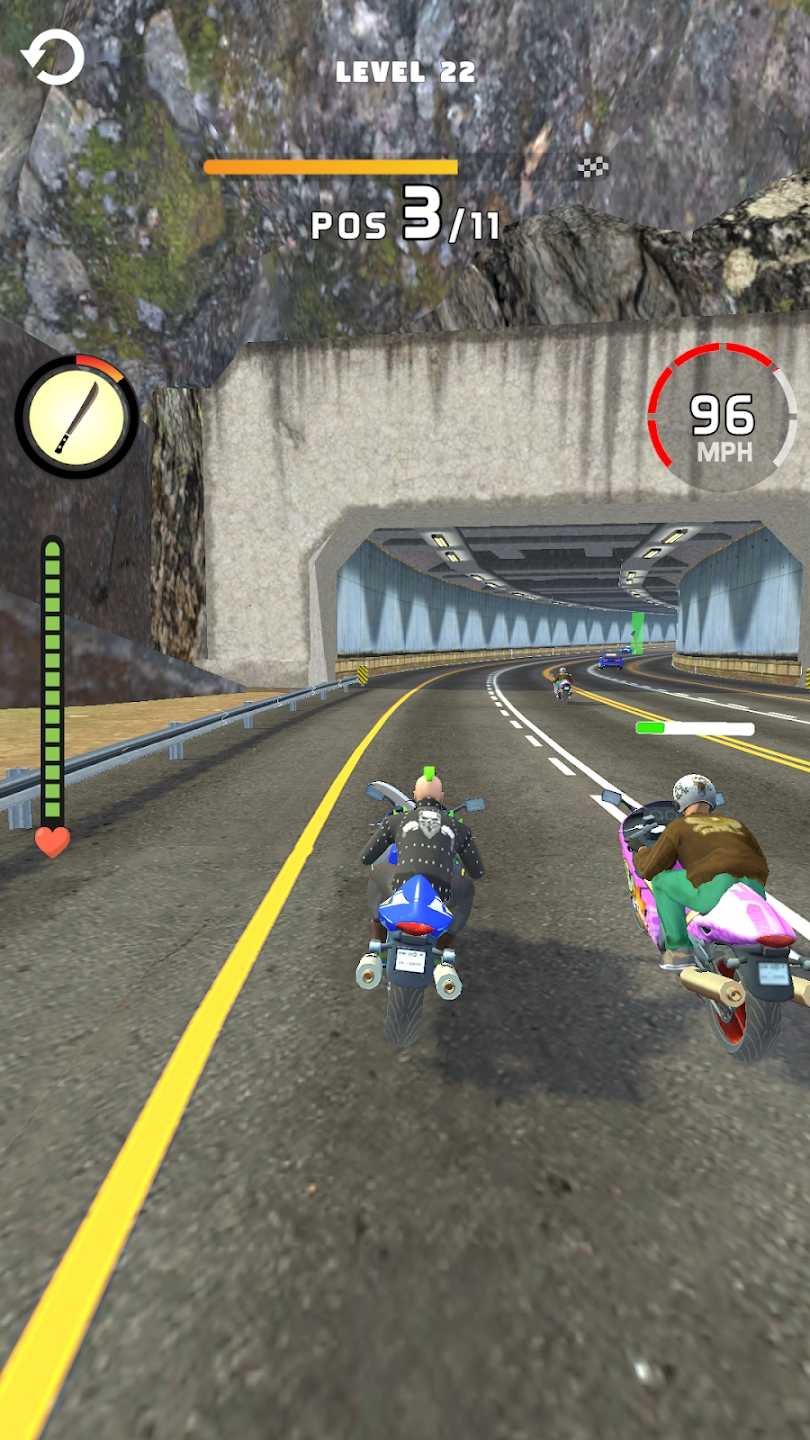Activate the machete weapon attack button
The width and height of the screenshot is (810, 1440).
point(77,416)
